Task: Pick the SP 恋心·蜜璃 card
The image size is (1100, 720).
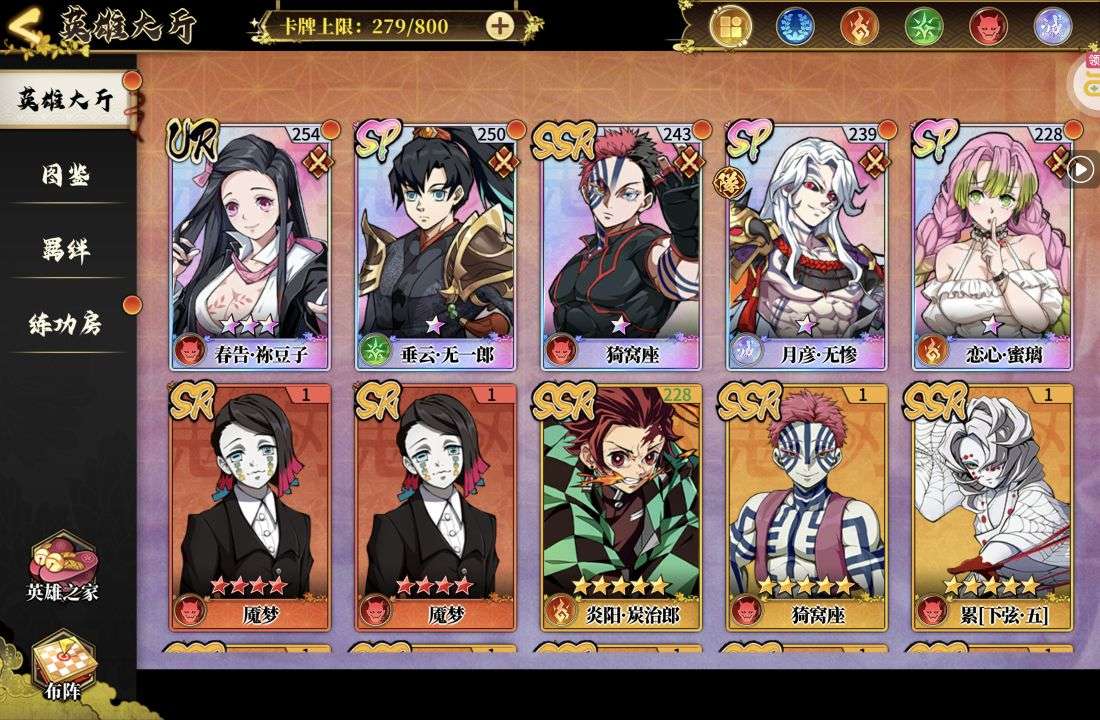Action: (993, 245)
